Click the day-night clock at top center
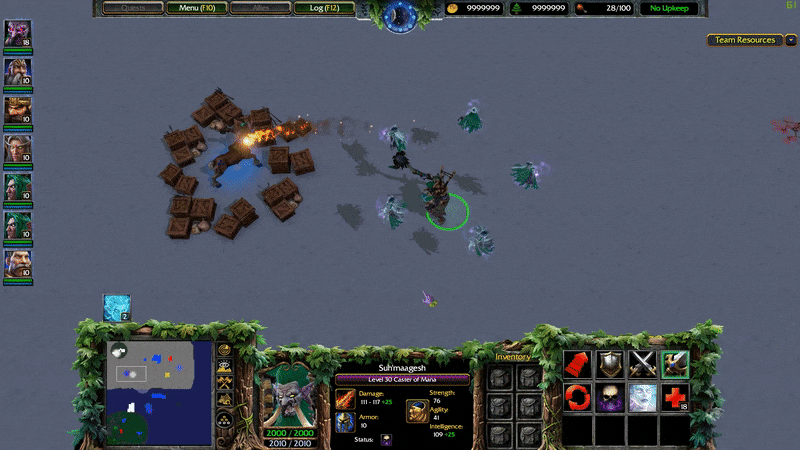This screenshot has width=800, height=450. (x=399, y=14)
